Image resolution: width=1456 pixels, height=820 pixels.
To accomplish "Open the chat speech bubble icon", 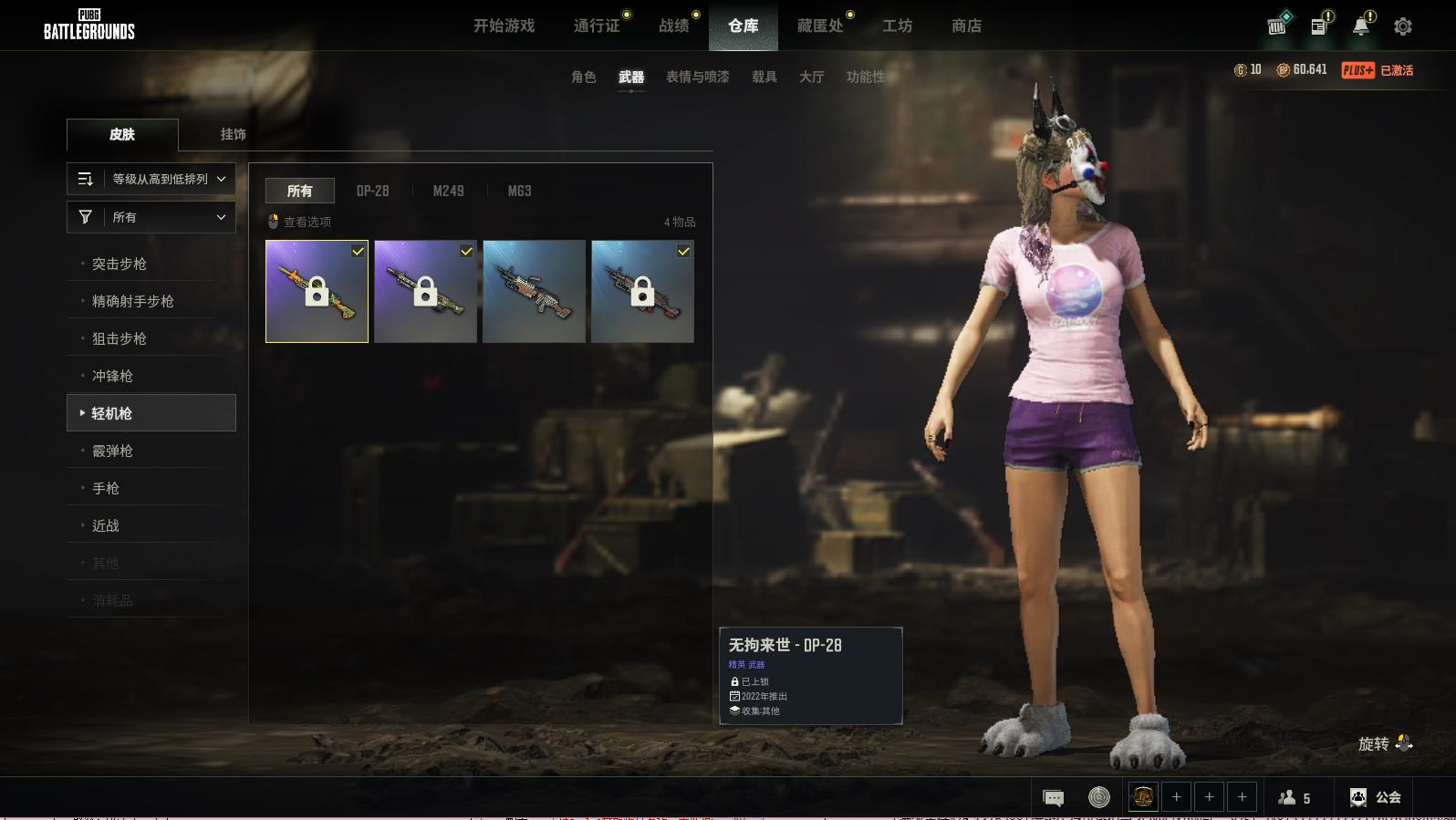I will 1053,798.
